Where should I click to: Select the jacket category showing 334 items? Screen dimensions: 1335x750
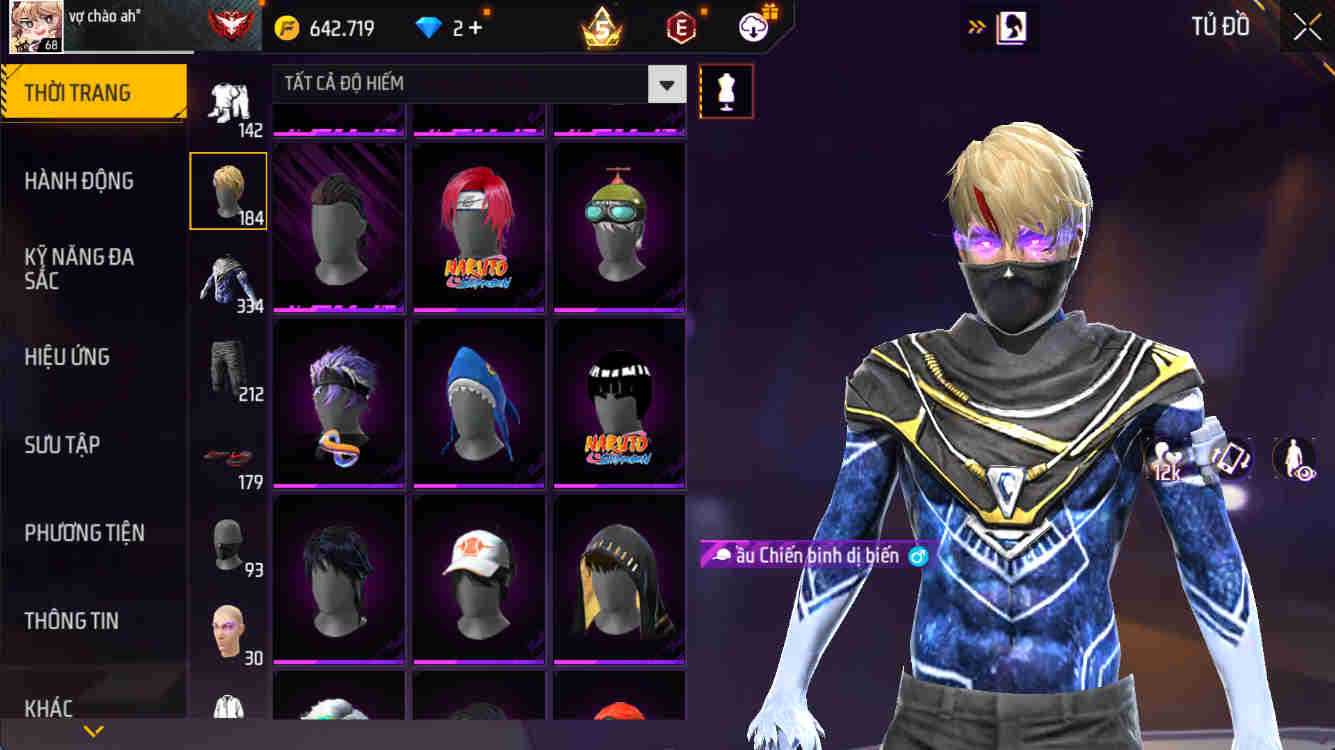click(x=228, y=278)
